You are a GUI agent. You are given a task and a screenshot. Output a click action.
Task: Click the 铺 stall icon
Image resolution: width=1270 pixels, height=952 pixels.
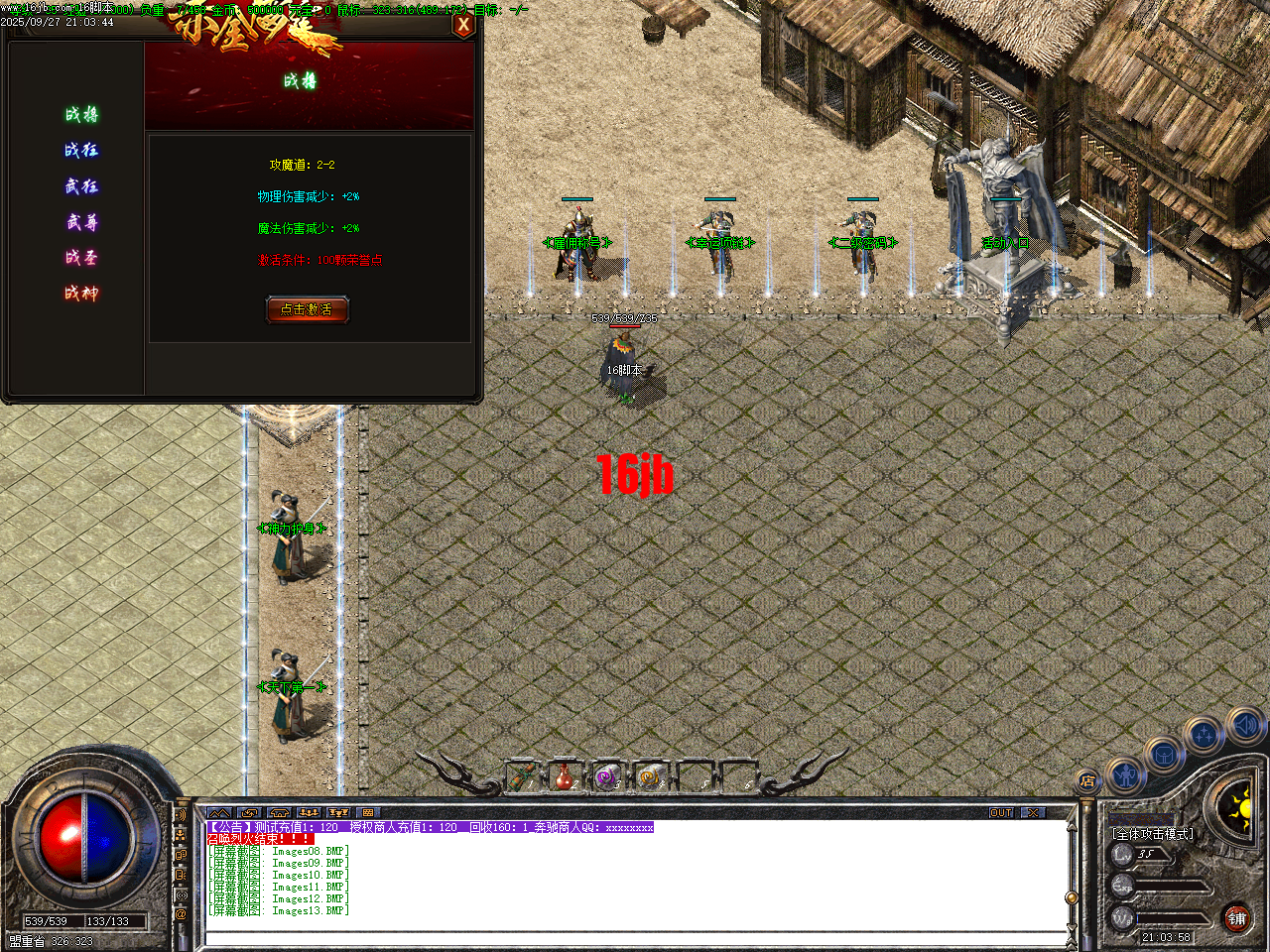point(1237,919)
